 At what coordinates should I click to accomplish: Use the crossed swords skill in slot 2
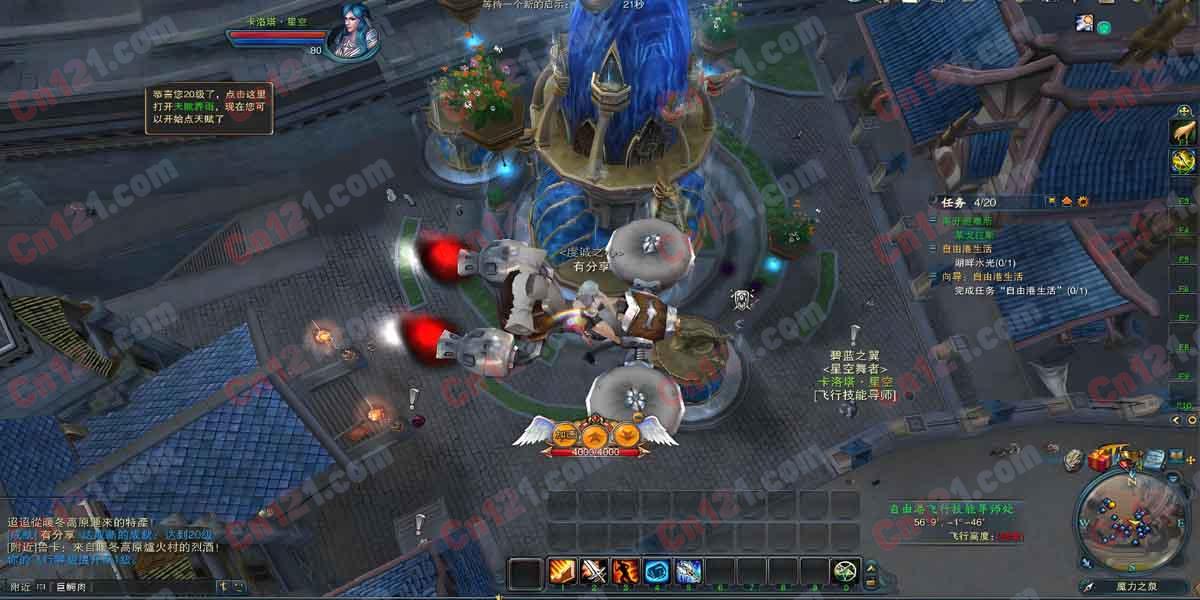(594, 571)
